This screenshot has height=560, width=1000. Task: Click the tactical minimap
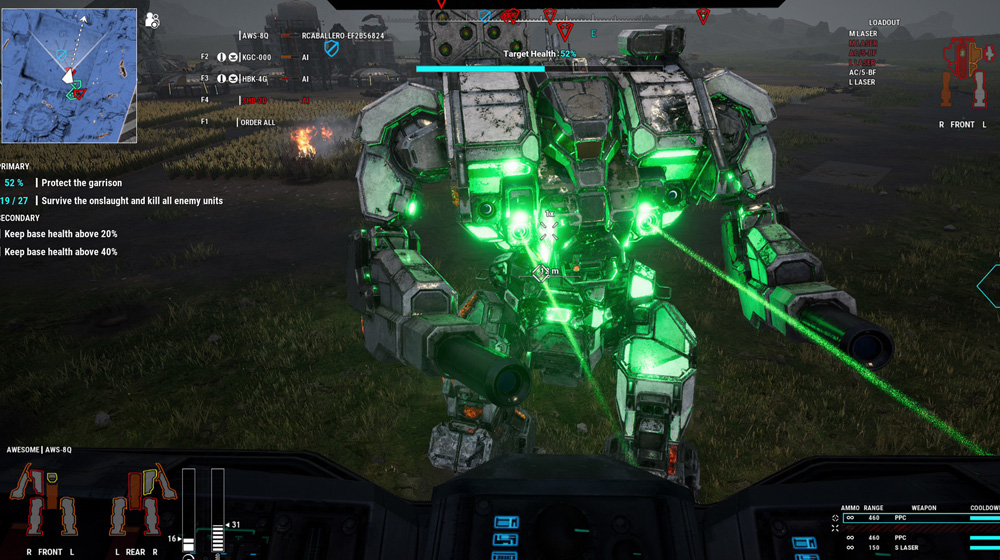point(69,76)
